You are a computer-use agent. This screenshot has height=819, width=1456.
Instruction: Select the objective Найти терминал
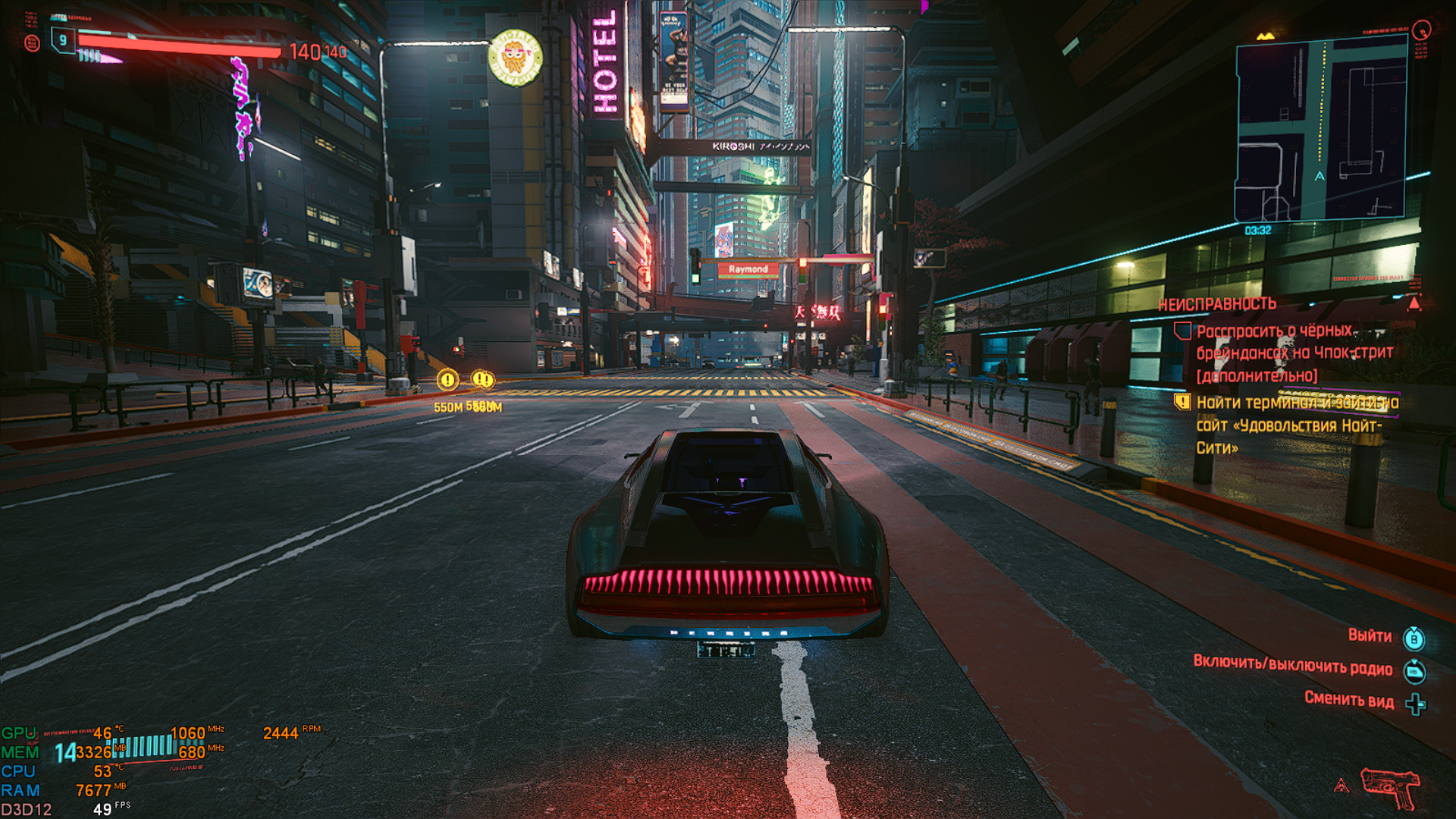pos(1297,425)
